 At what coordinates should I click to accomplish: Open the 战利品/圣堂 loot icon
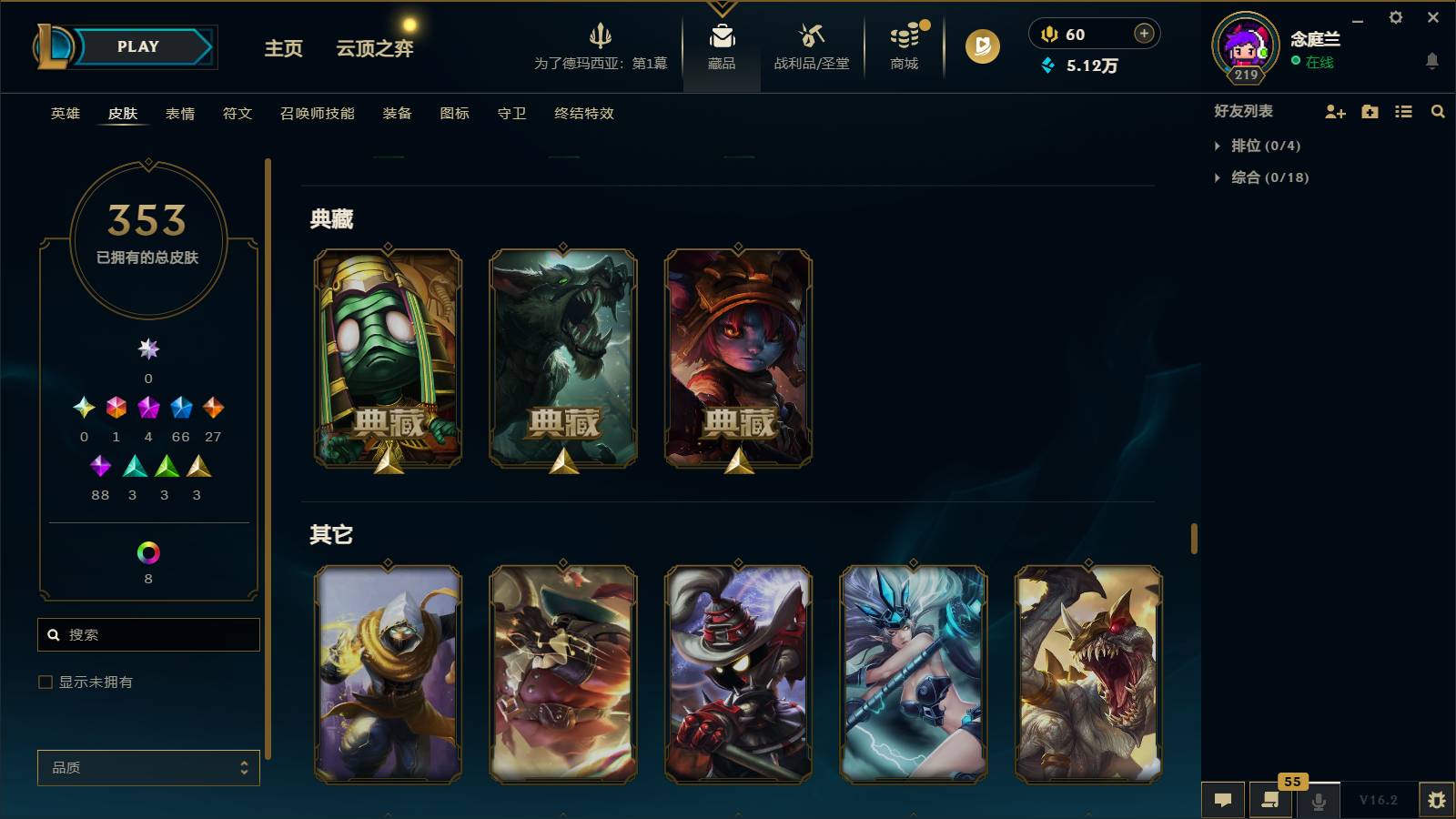809,41
